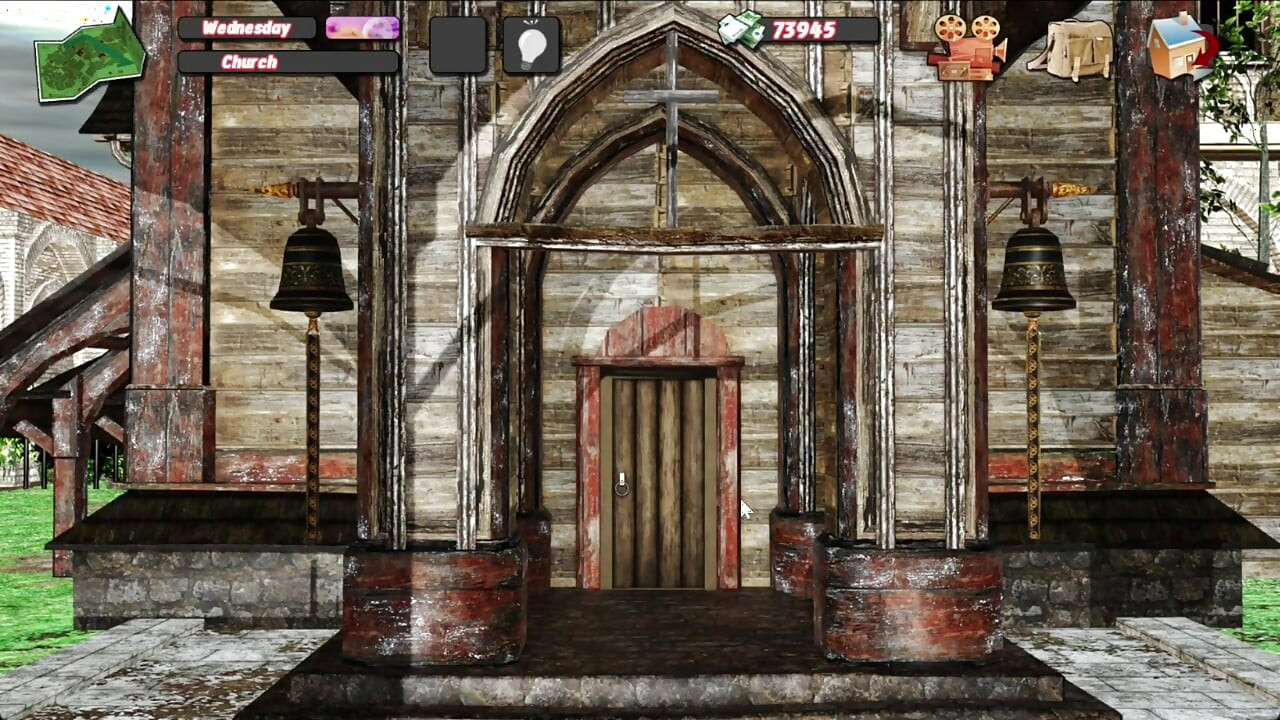The width and height of the screenshot is (1280, 720).
Task: Click the pink time-of-day indicator
Action: coord(362,28)
